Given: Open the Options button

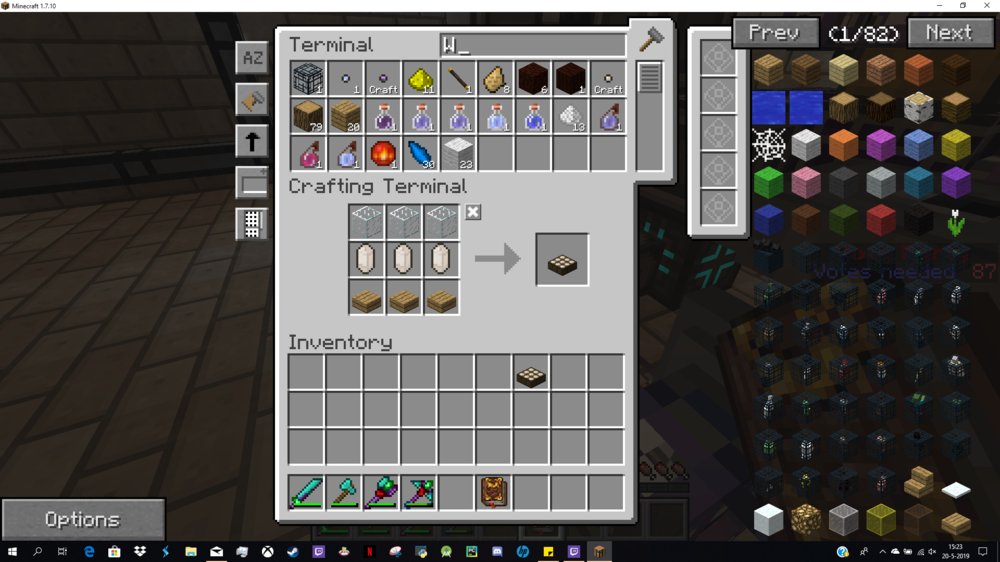Looking at the screenshot, I should coord(82,519).
